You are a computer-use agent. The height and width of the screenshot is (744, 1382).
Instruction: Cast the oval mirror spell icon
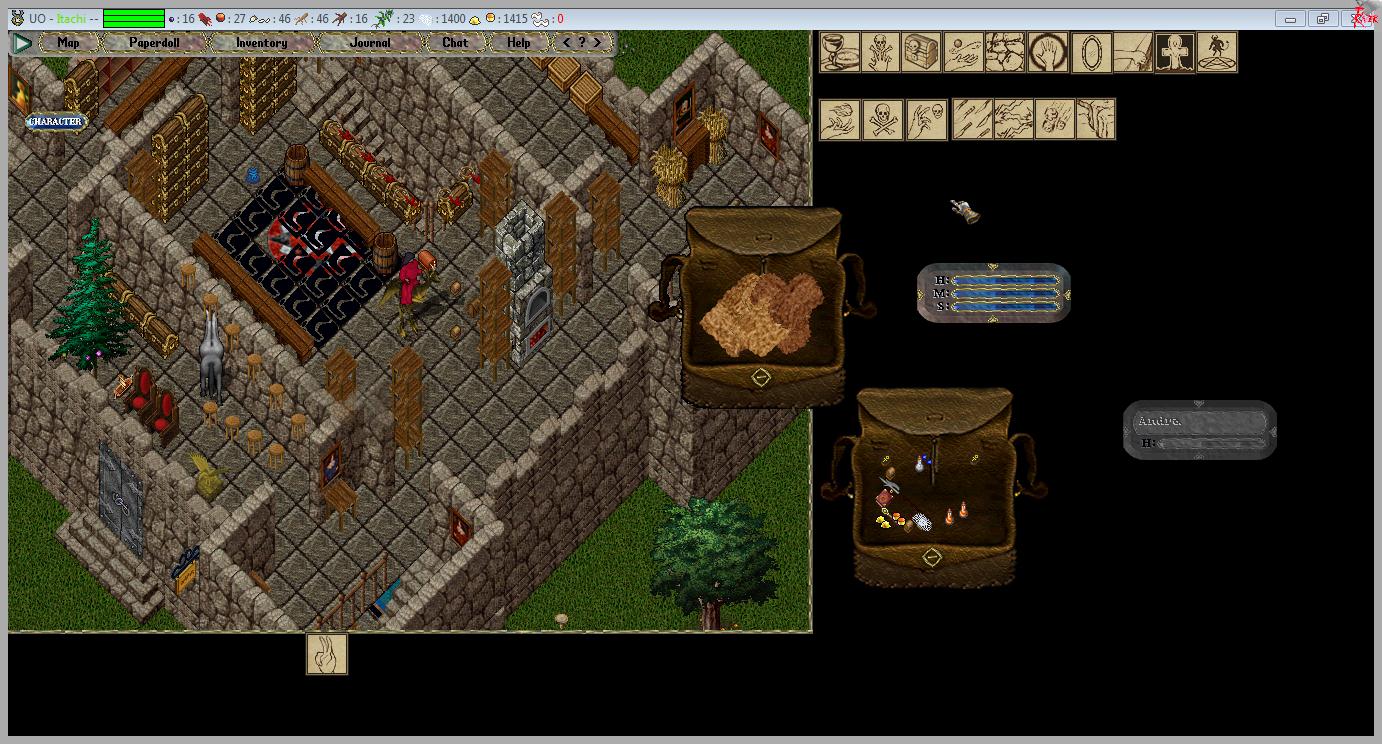click(1091, 52)
